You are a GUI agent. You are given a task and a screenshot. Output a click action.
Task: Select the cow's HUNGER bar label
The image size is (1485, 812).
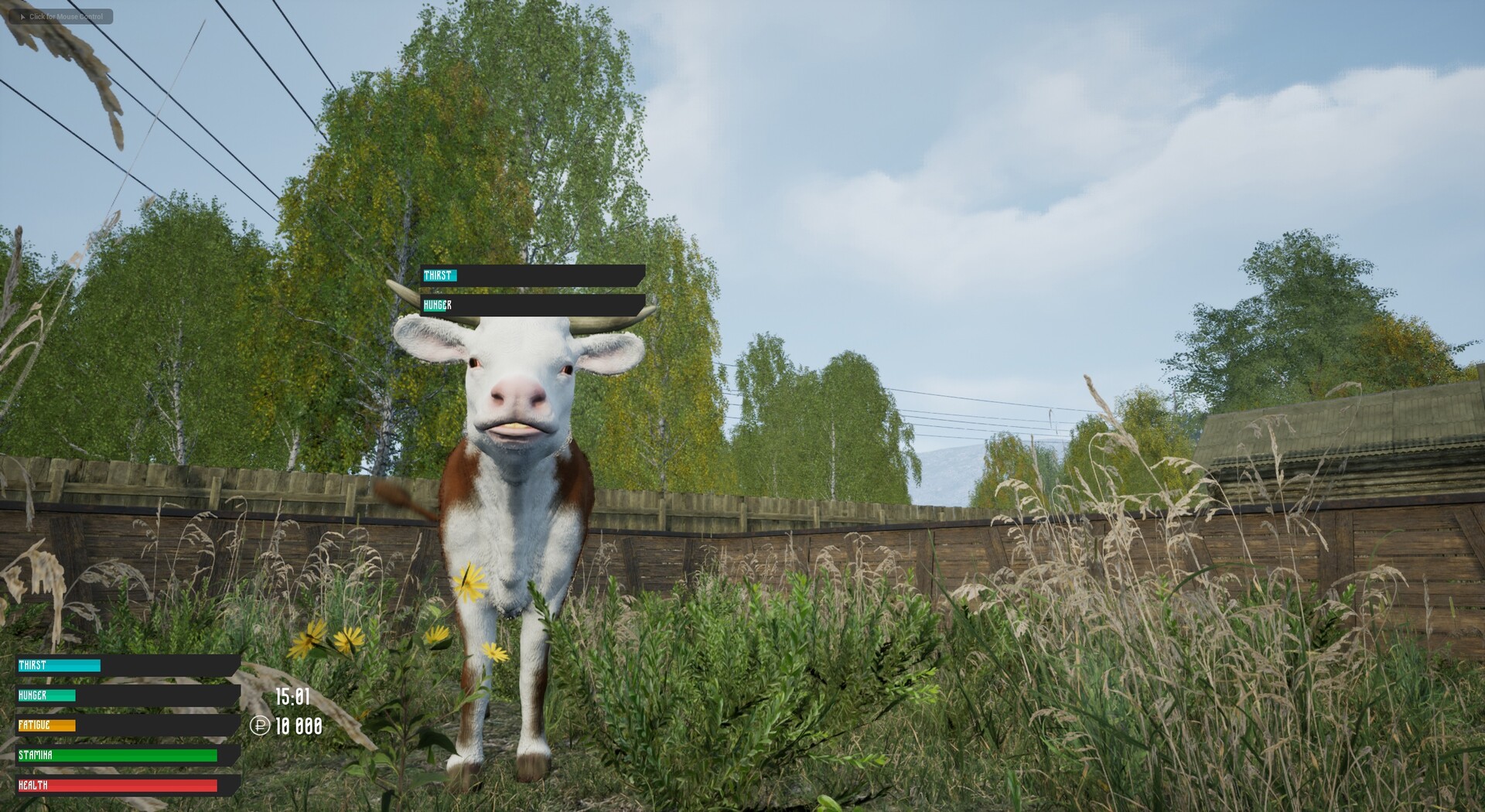(438, 305)
